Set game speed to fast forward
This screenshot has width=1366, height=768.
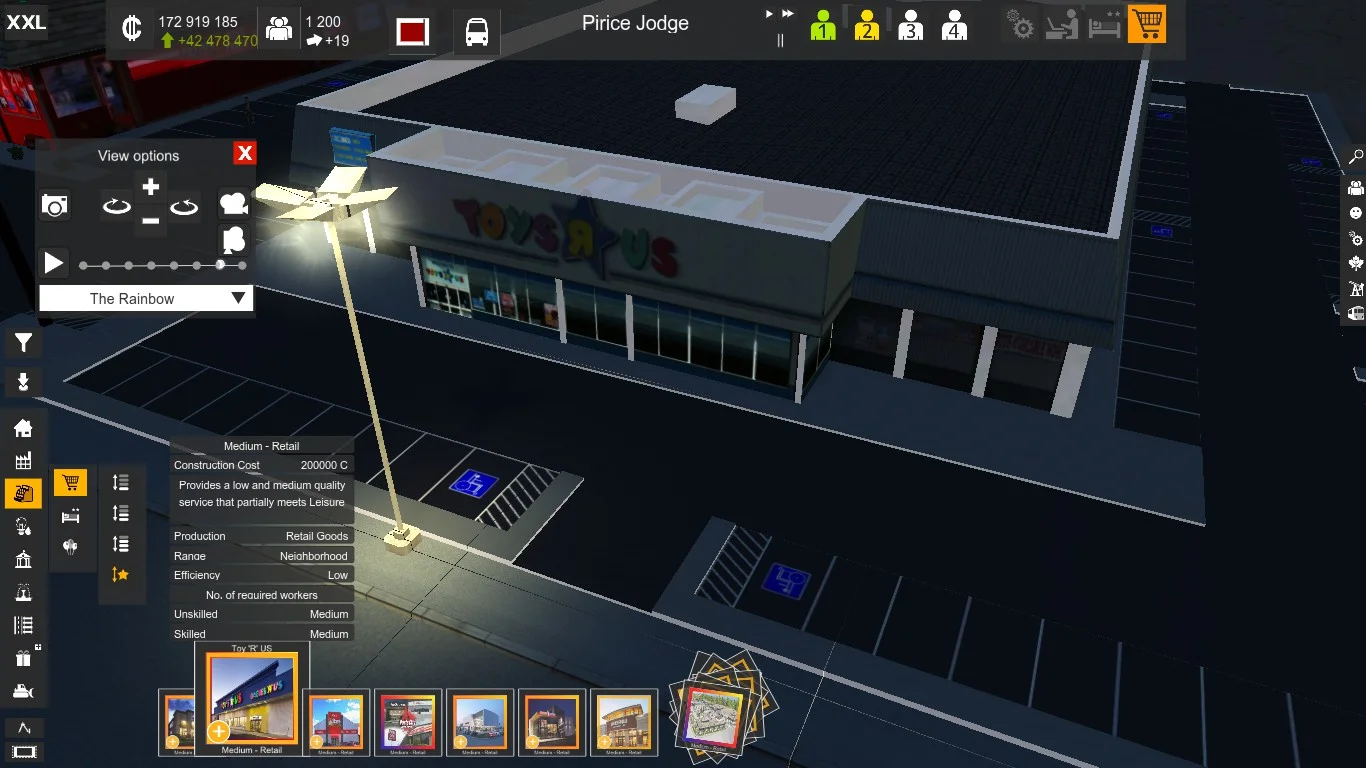pyautogui.click(x=788, y=14)
